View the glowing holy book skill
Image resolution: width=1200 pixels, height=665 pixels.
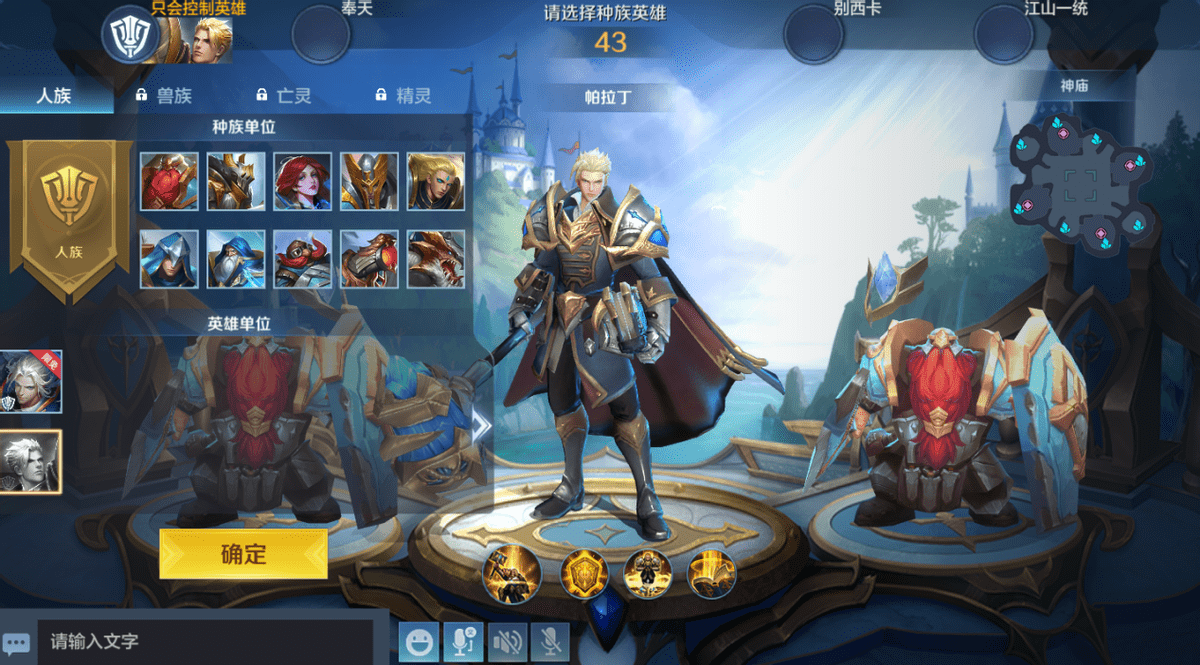point(712,573)
